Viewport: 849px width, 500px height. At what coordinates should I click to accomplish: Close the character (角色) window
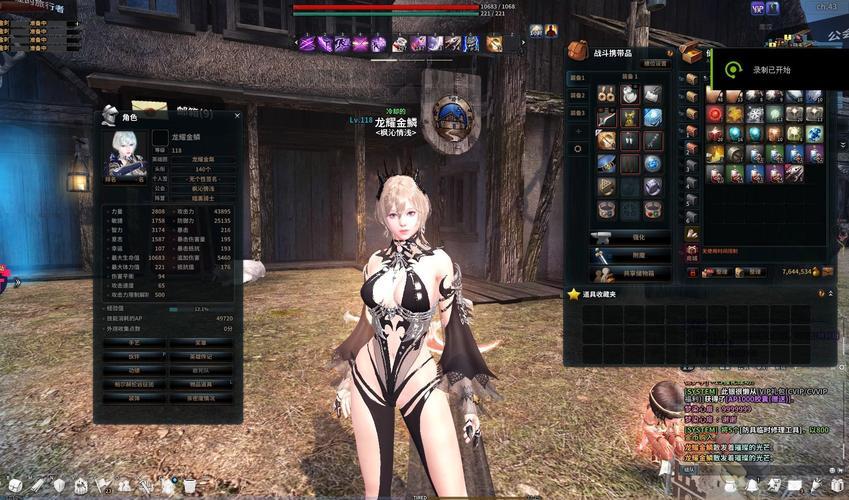(x=237, y=115)
